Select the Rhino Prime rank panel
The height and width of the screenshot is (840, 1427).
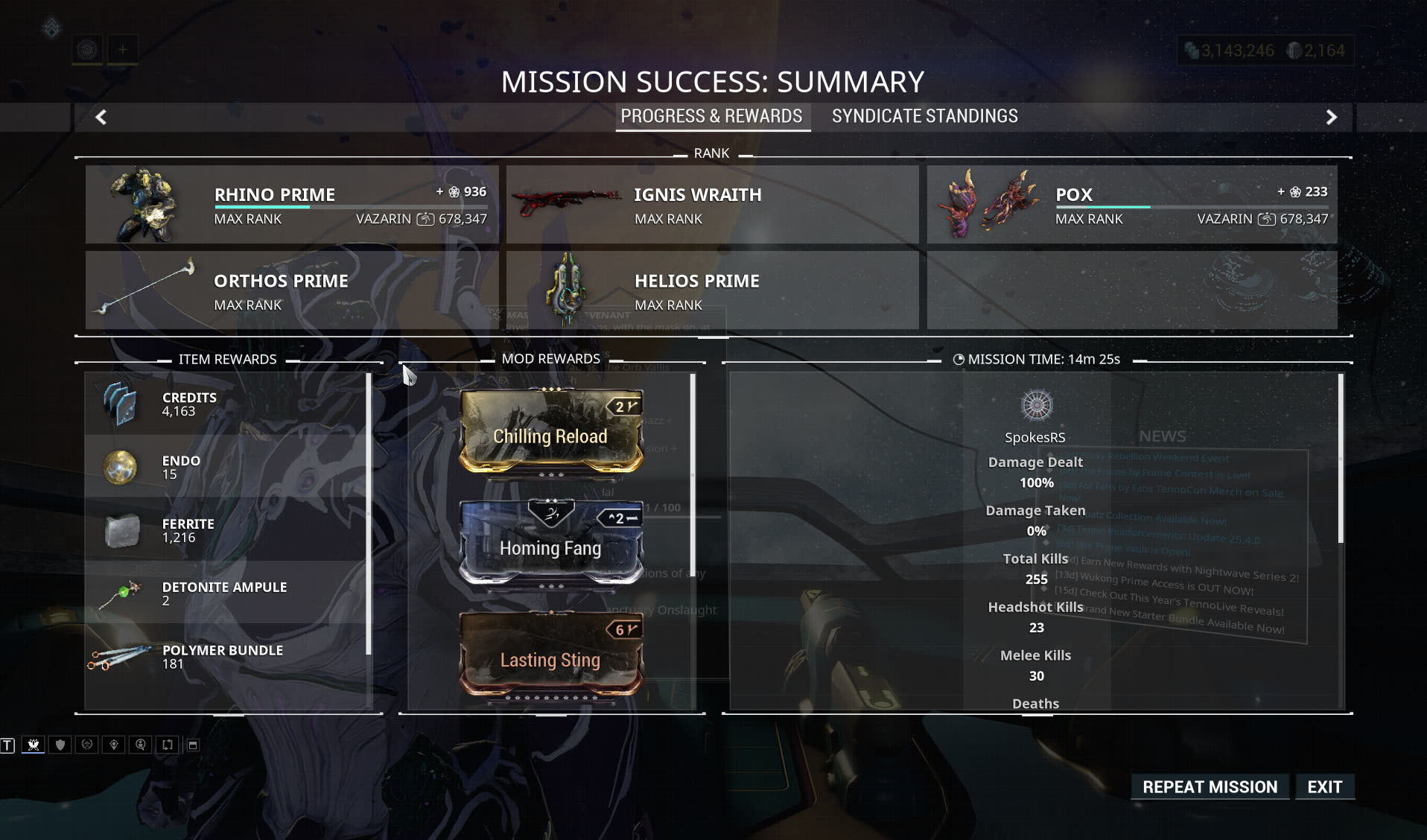[292, 204]
